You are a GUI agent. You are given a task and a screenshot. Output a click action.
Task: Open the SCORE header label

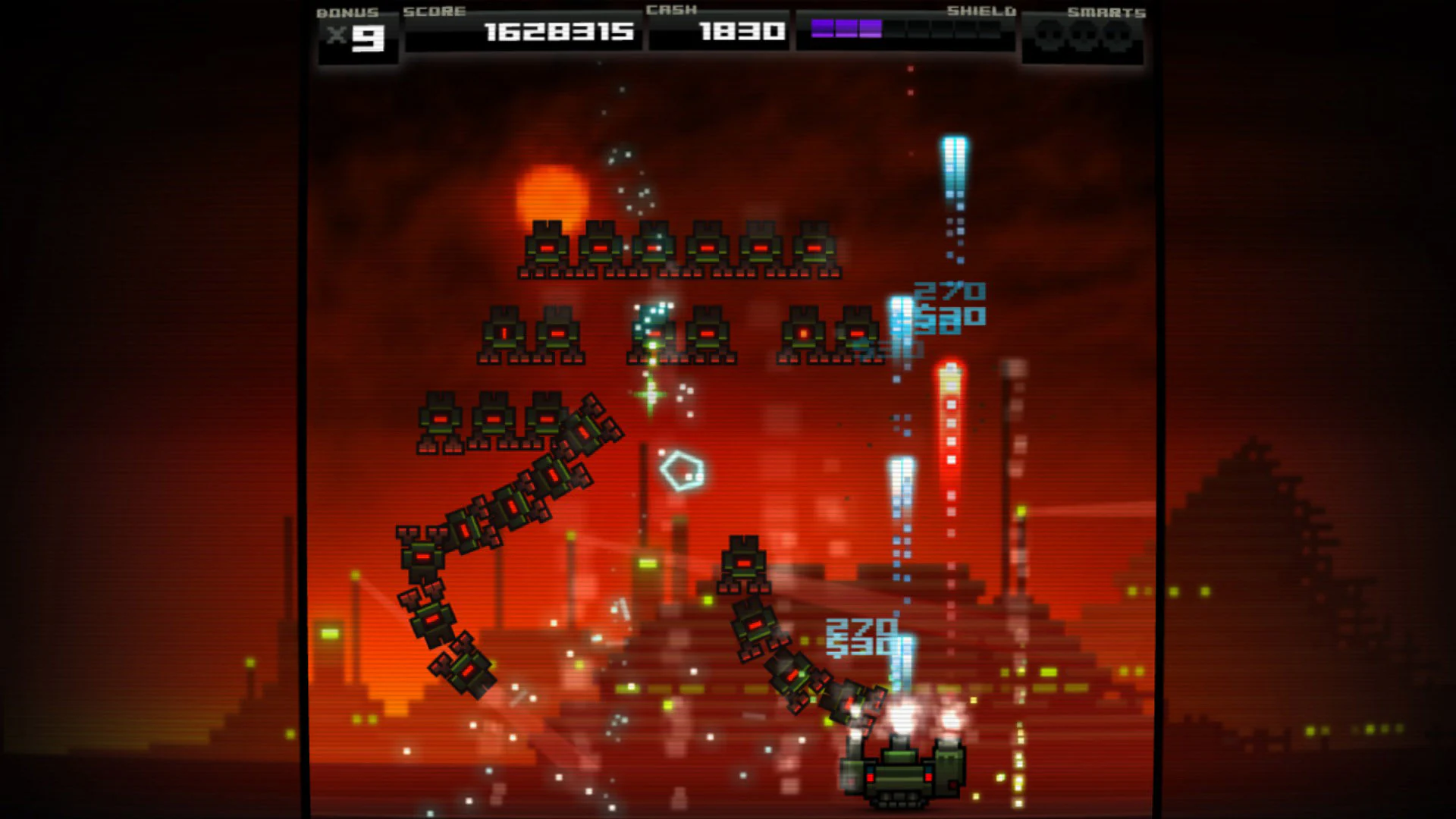point(434,11)
